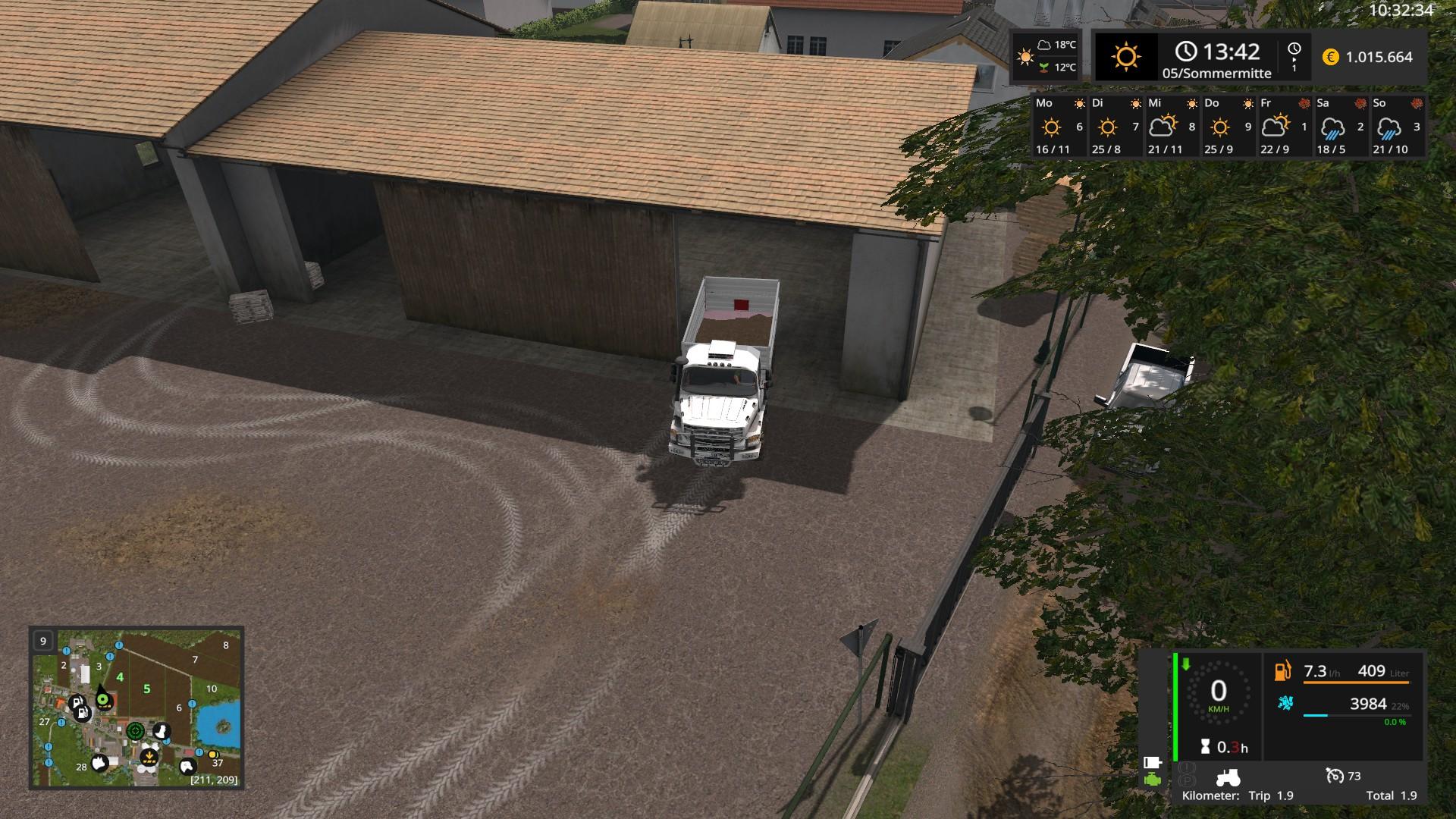Click the blue cargo fill type icon
This screenshot has height=819, width=1456.
(1285, 703)
